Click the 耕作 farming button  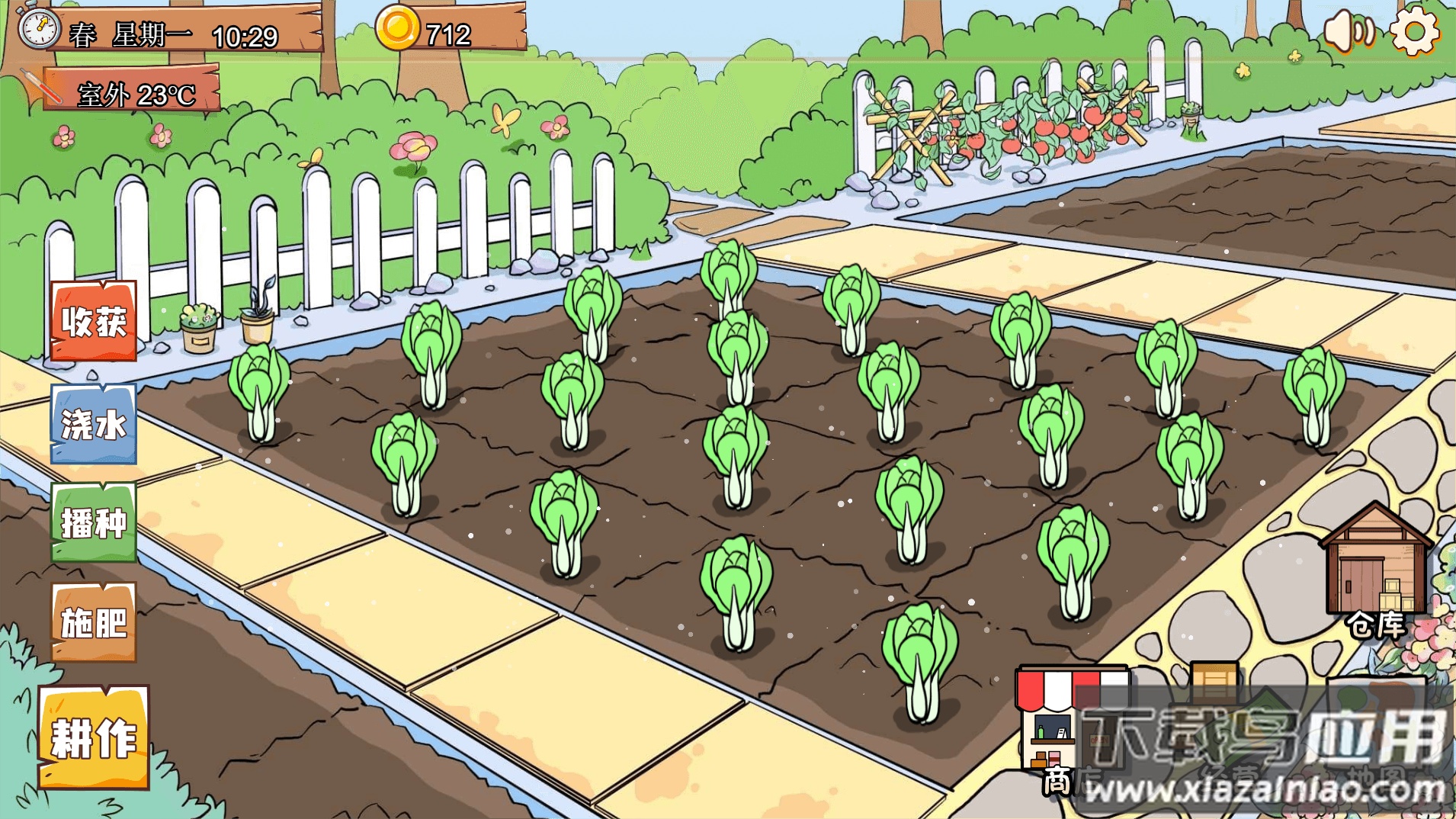click(x=94, y=737)
